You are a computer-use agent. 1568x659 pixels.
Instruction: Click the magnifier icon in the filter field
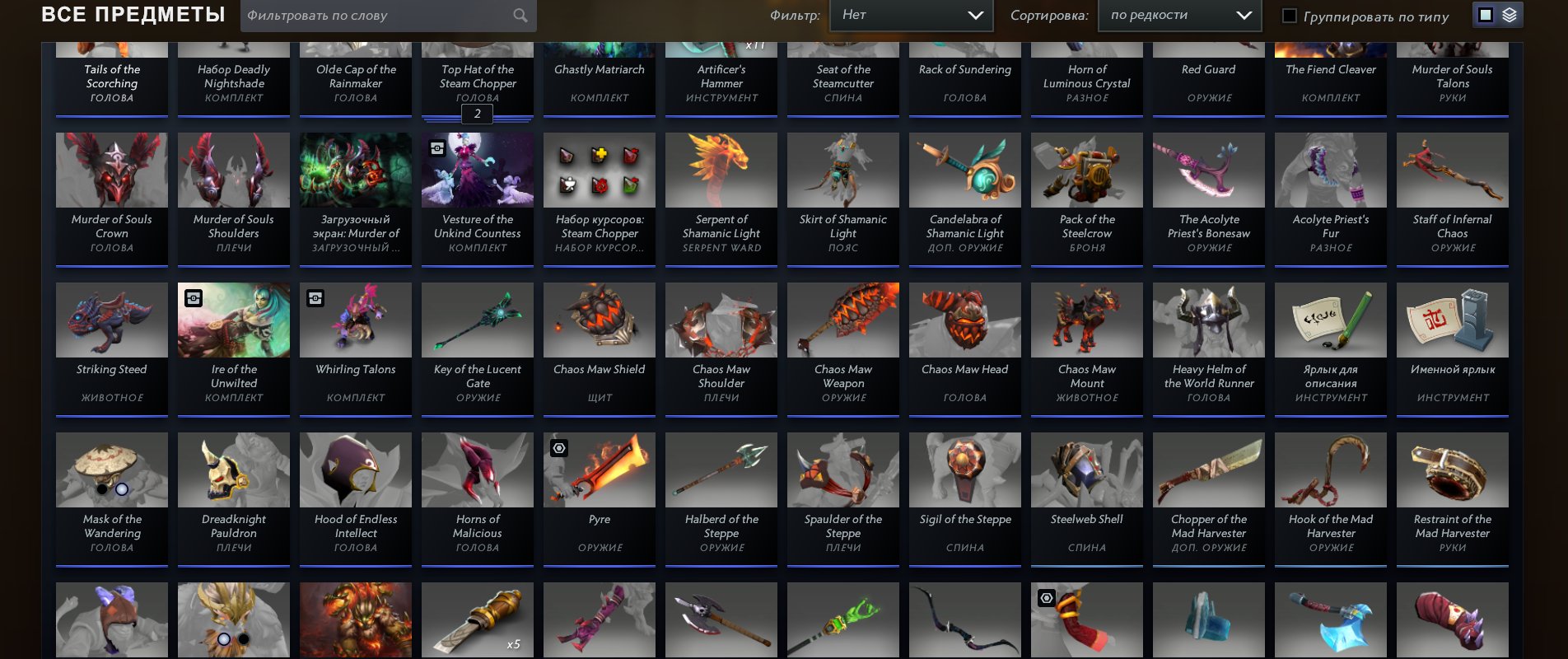pos(520,16)
